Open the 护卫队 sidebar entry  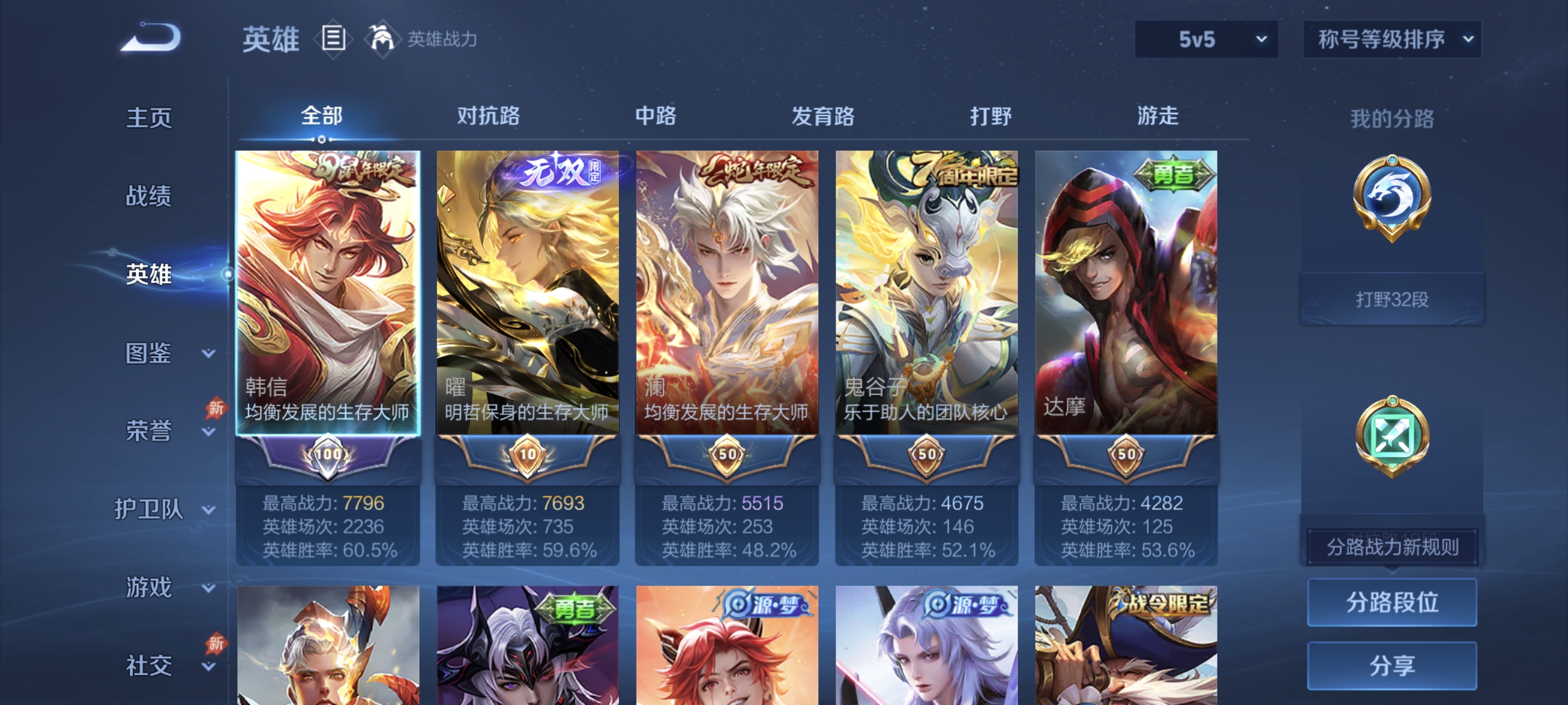[151, 511]
